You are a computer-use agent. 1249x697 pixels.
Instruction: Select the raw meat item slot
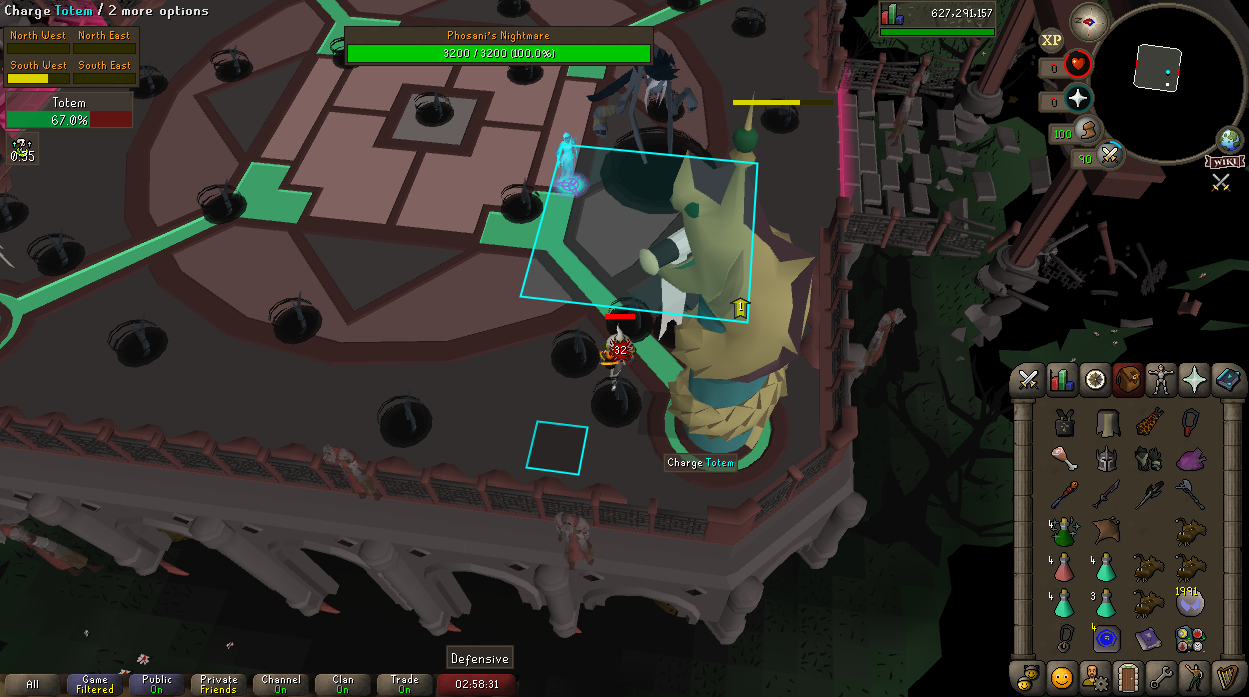(1064, 458)
